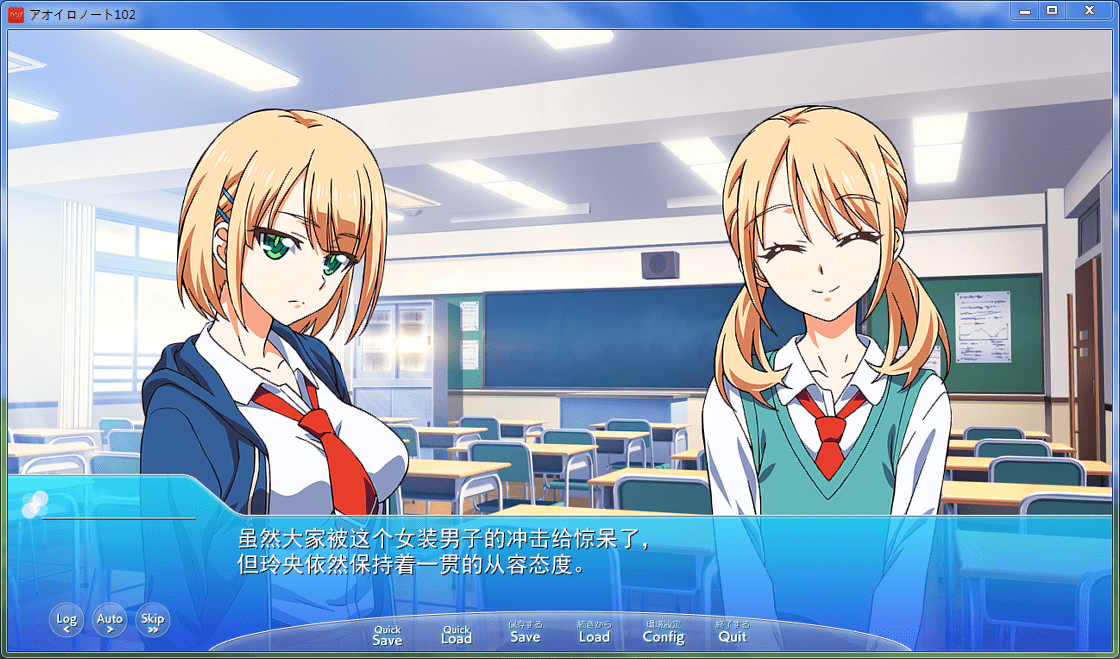Quick Load the last quick save
The width and height of the screenshot is (1120, 659).
click(x=456, y=635)
